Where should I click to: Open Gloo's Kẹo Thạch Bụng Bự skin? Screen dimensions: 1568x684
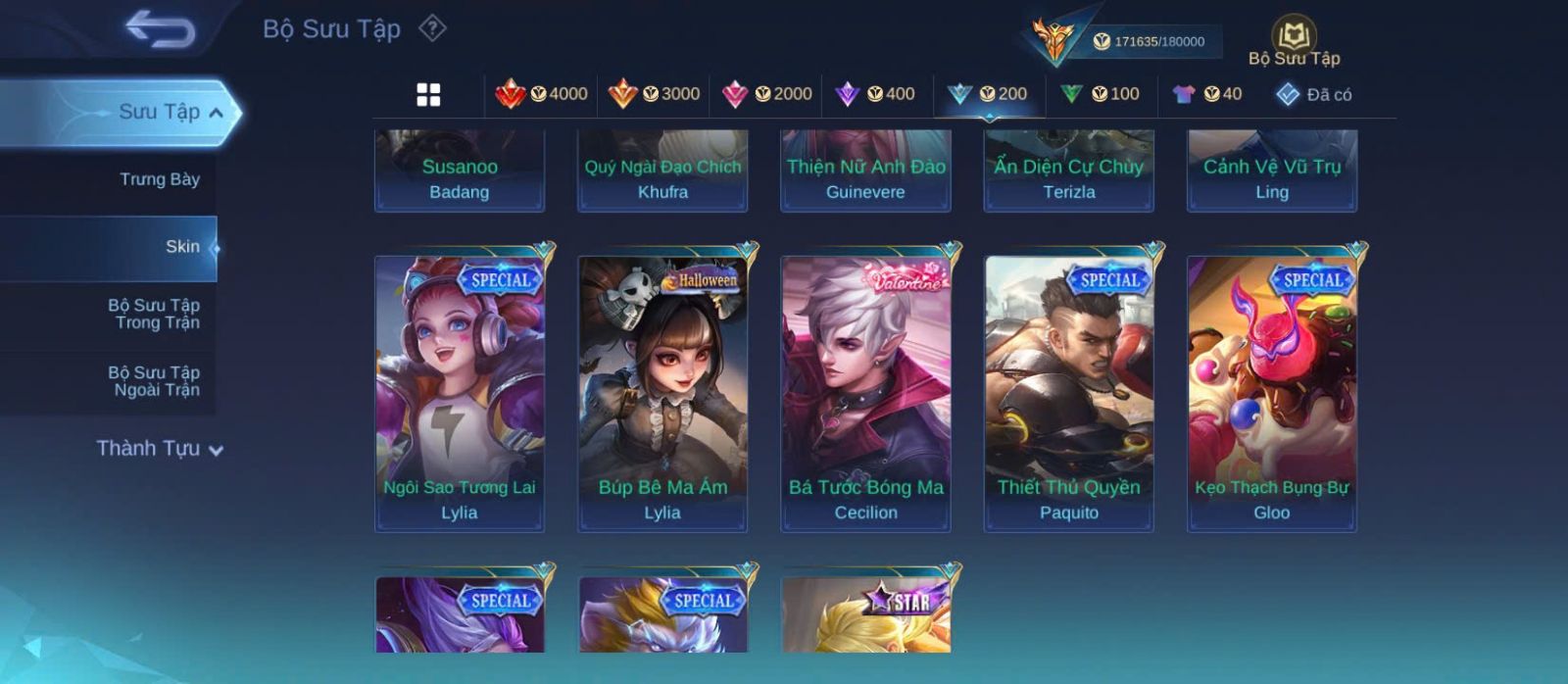(x=1272, y=393)
